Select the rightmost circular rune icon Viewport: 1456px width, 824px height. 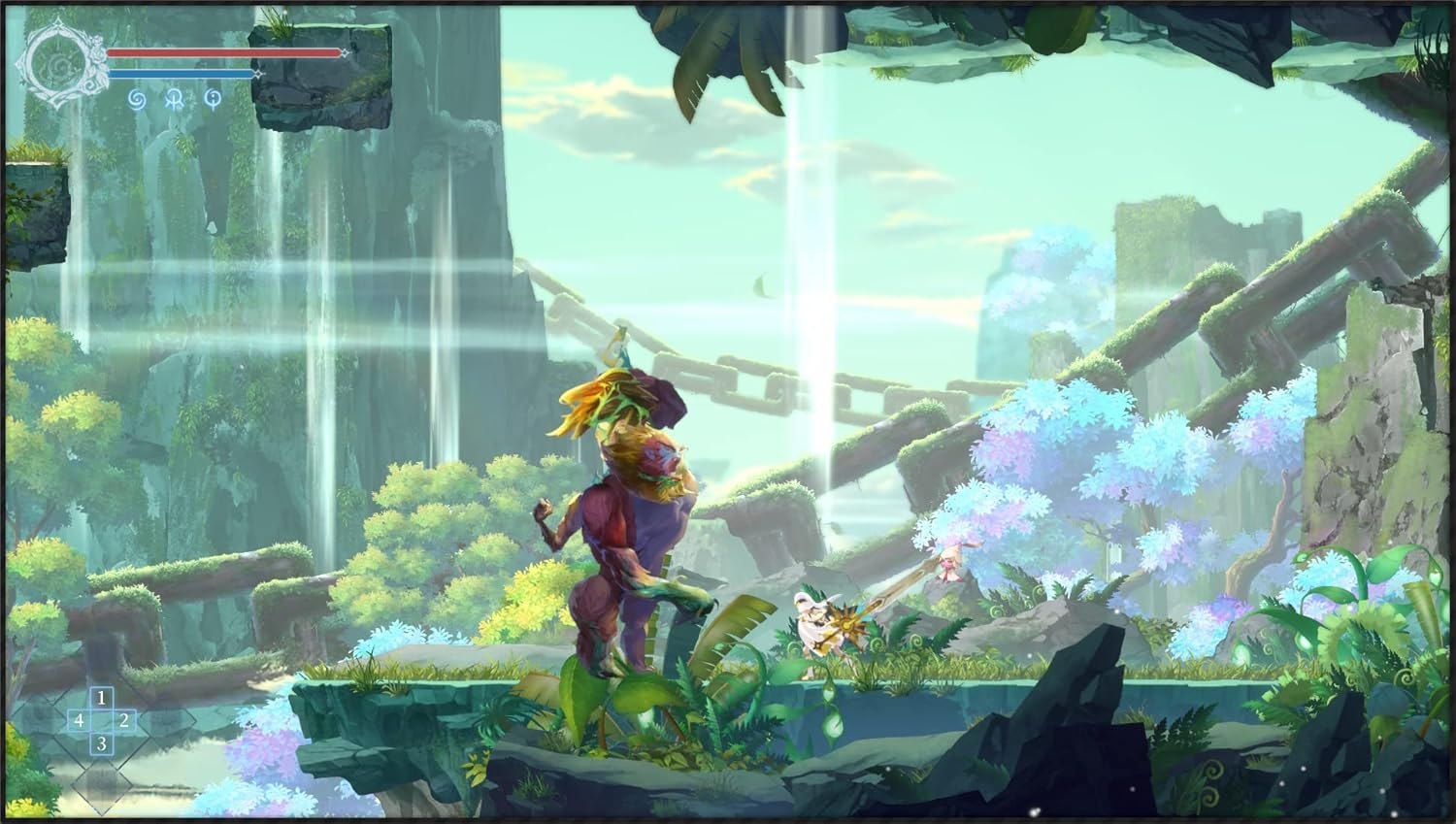point(213,99)
